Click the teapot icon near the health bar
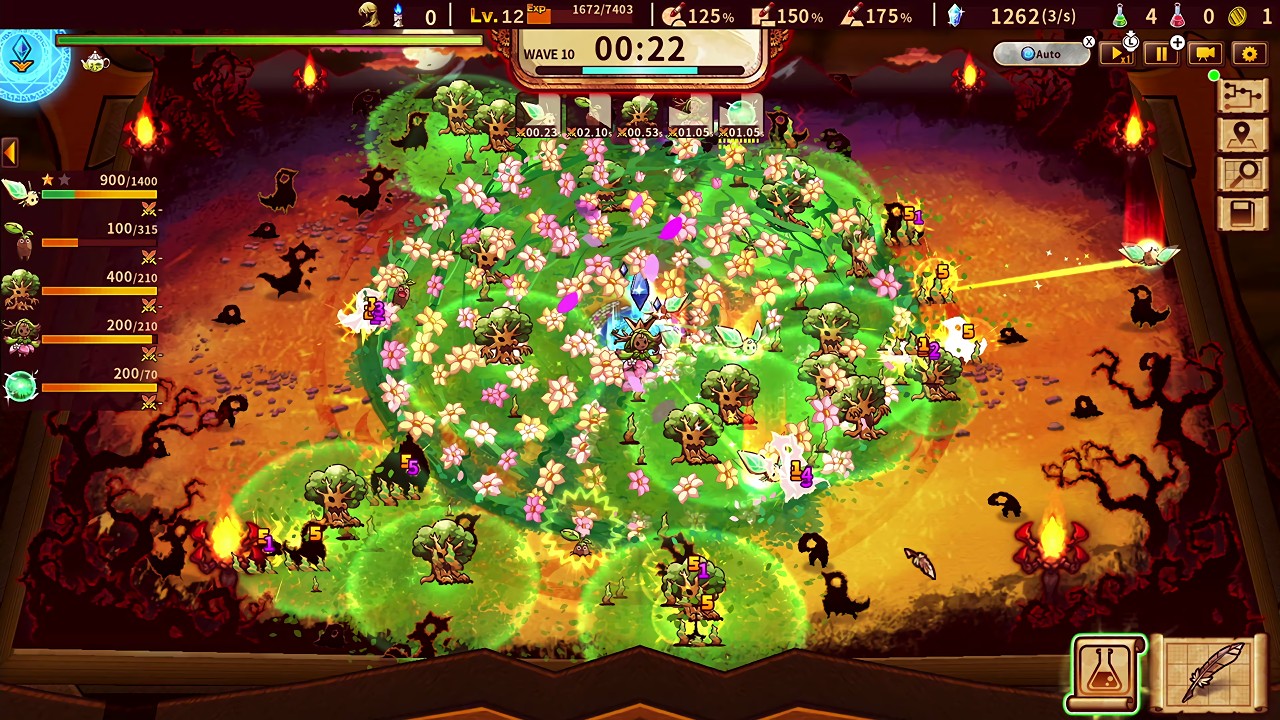Screen dimensions: 1280x720 click(94, 63)
